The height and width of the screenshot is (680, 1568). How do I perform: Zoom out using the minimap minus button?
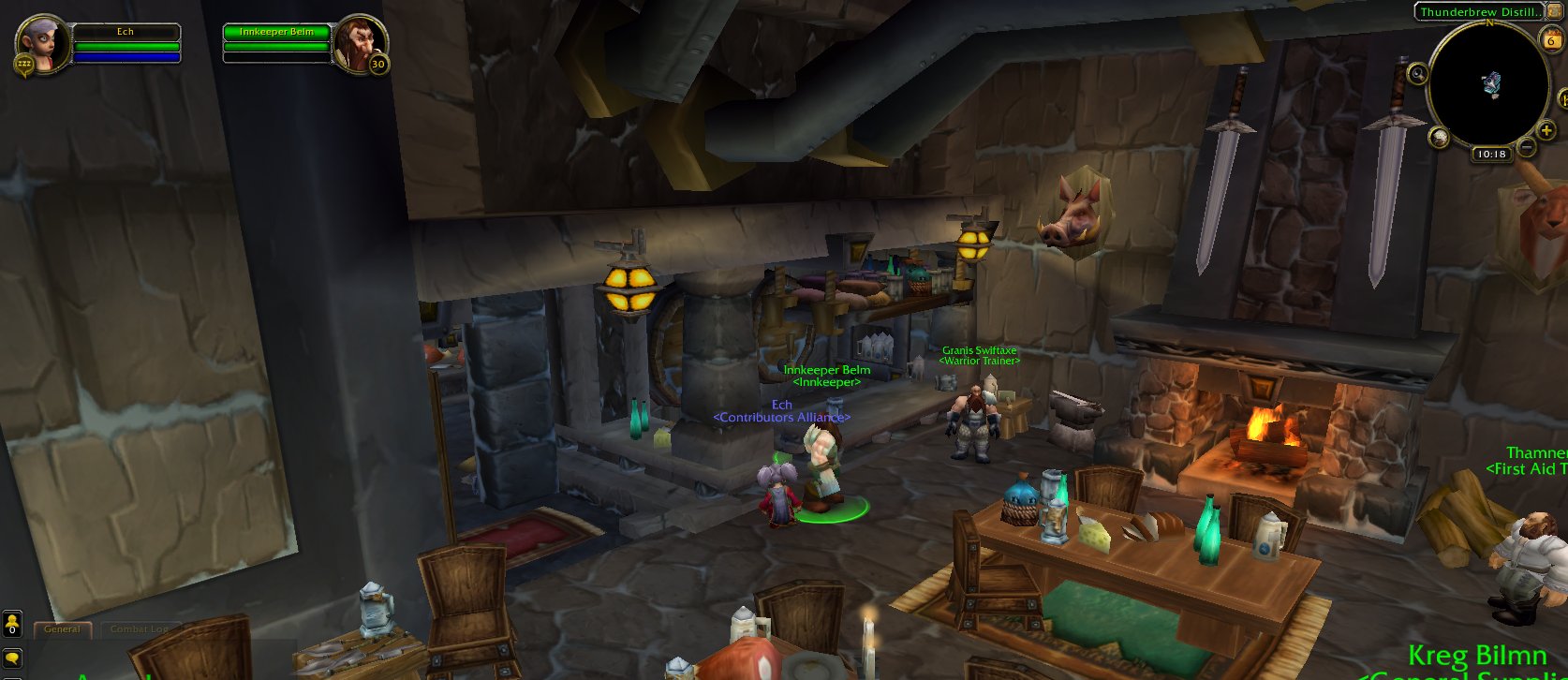point(1526,147)
